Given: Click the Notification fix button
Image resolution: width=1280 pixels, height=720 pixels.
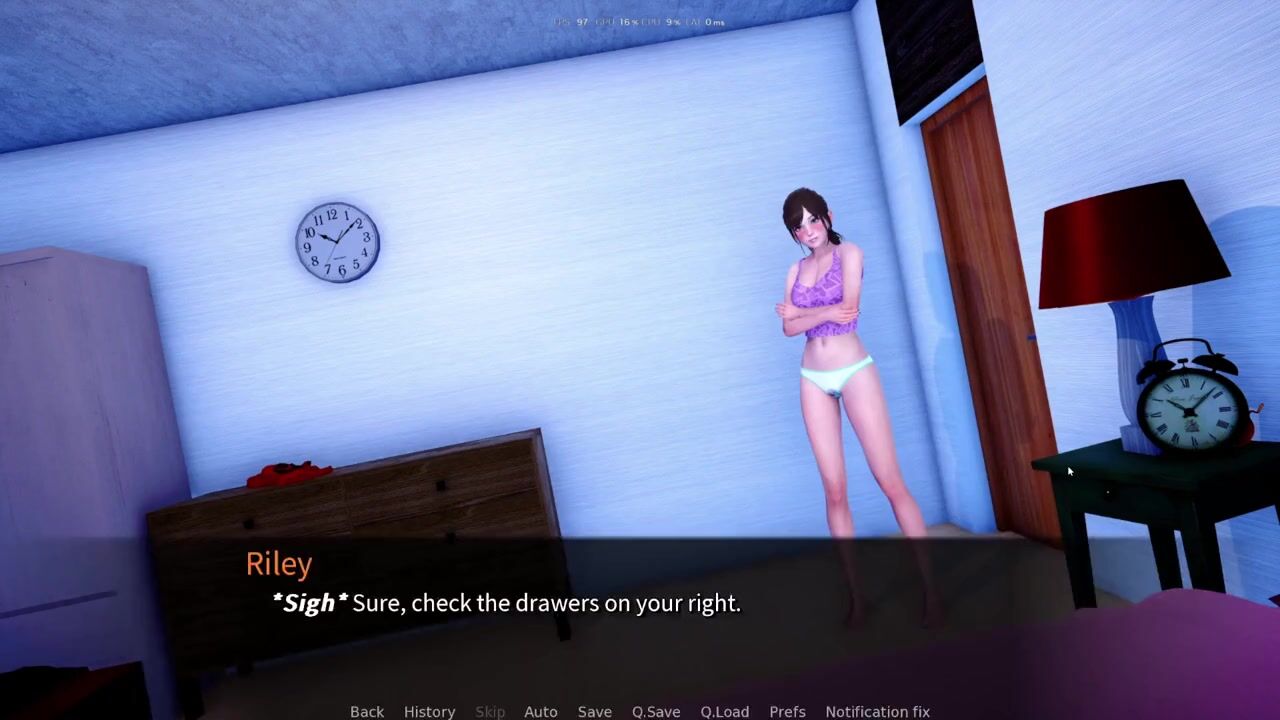Looking at the screenshot, I should click(877, 711).
